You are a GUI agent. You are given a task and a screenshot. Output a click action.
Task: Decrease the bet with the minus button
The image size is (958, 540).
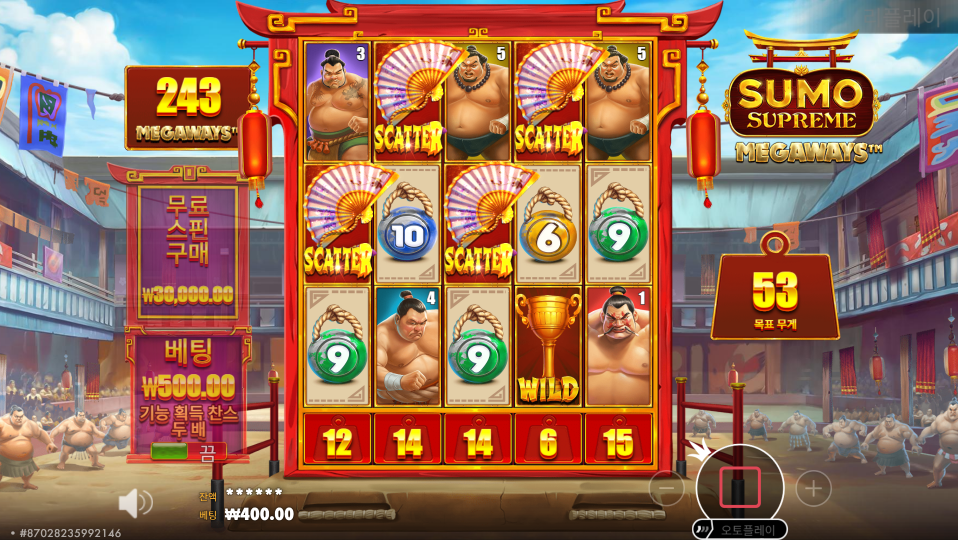tap(667, 488)
